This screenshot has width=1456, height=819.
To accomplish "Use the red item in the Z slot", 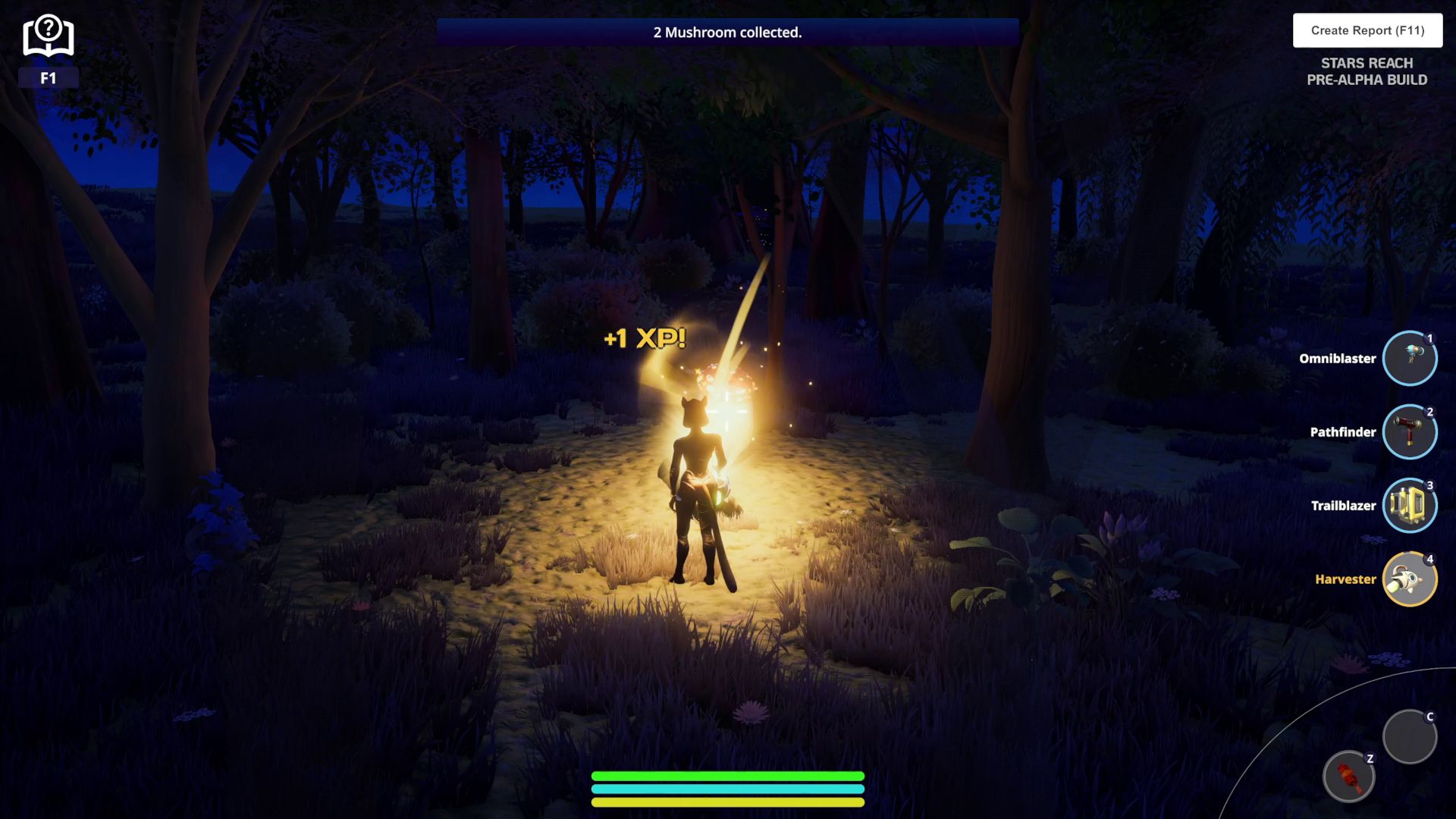I will 1348,777.
